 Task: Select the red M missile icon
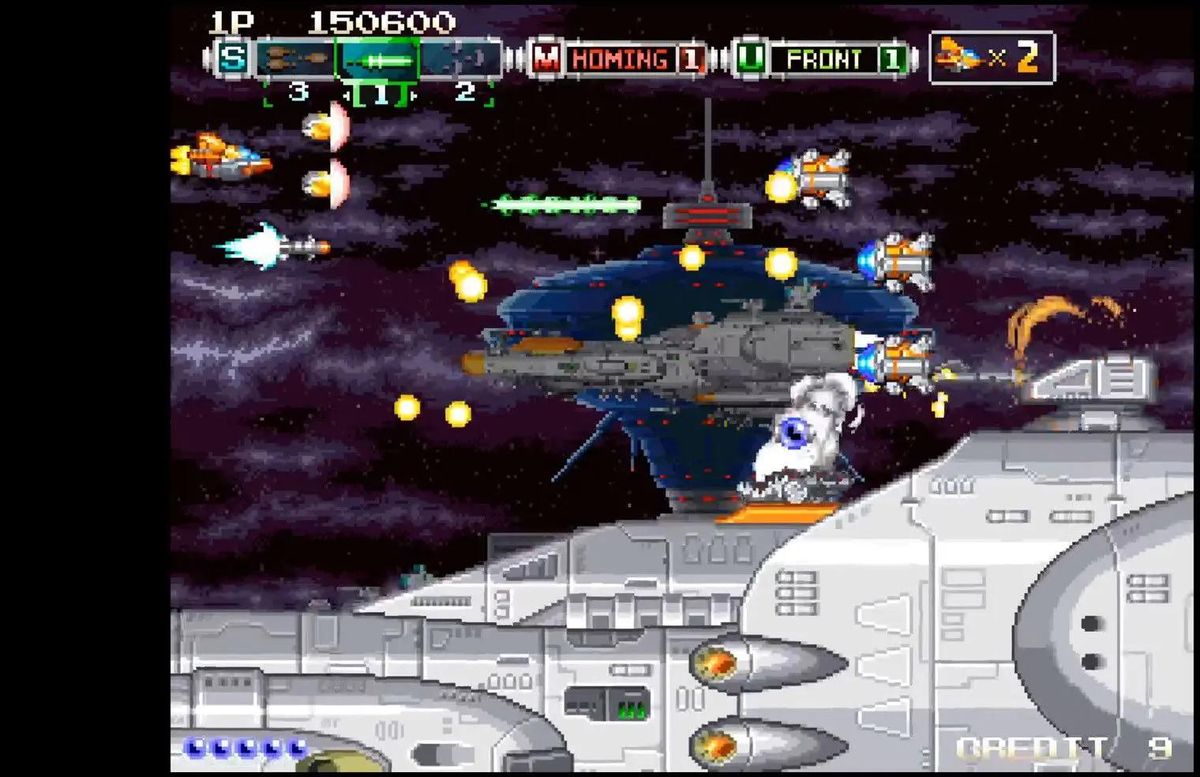(546, 59)
